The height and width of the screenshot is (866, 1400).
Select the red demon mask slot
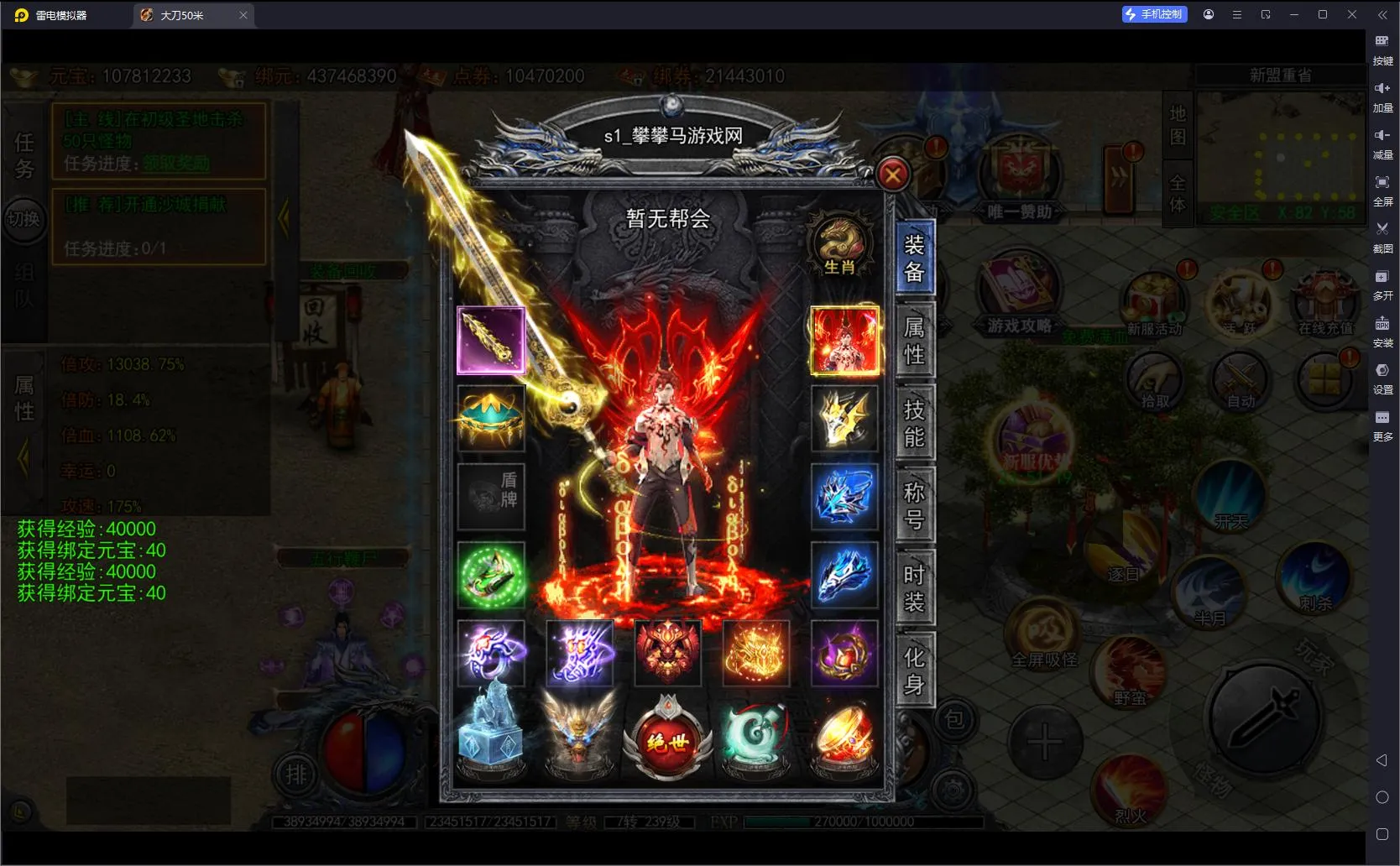click(x=667, y=654)
